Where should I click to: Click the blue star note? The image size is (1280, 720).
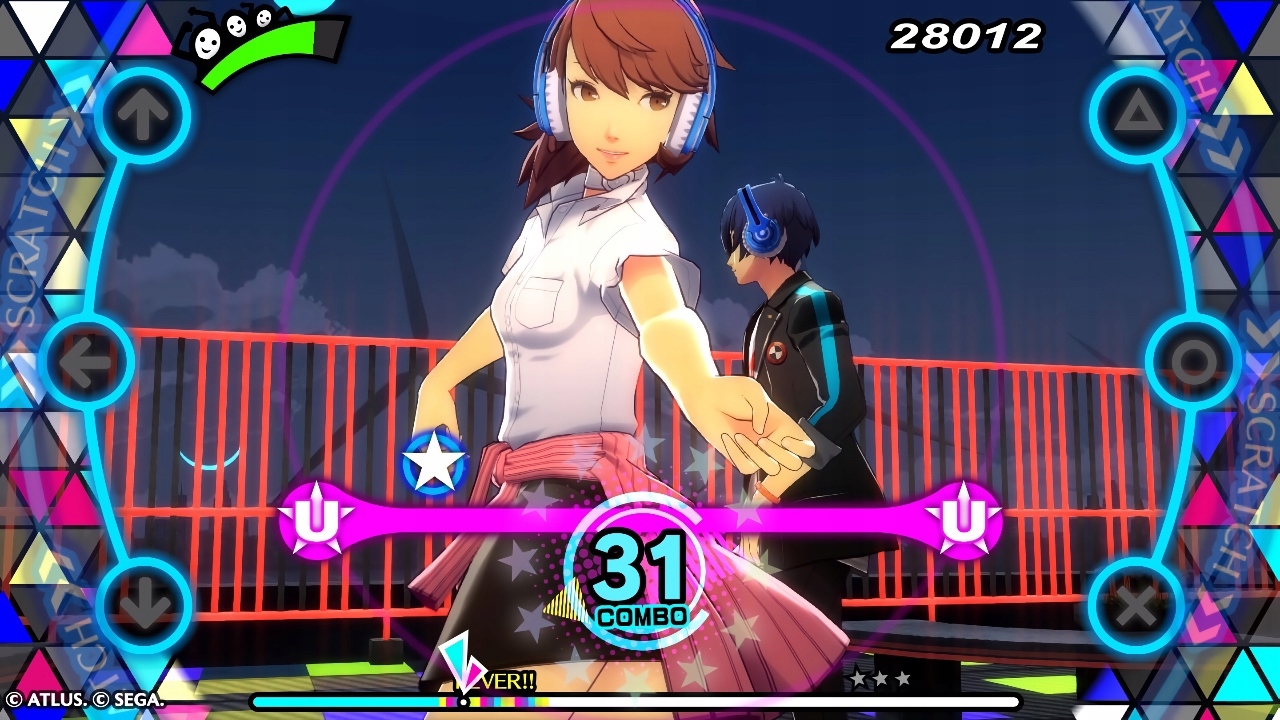click(x=434, y=463)
